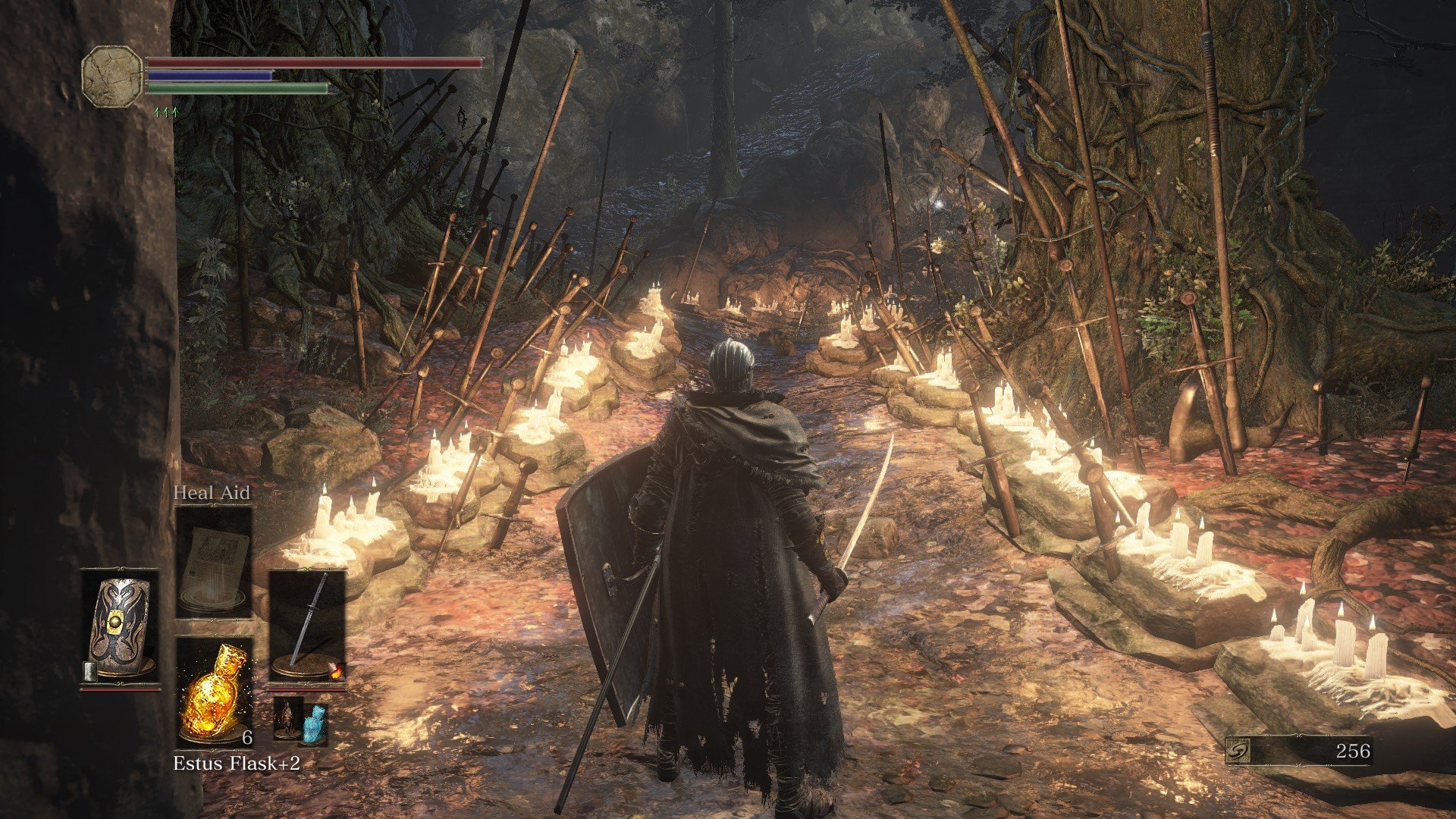This screenshot has width=1456, height=819.
Task: Choose the small dark figure quick-item icon
Action: (288, 717)
